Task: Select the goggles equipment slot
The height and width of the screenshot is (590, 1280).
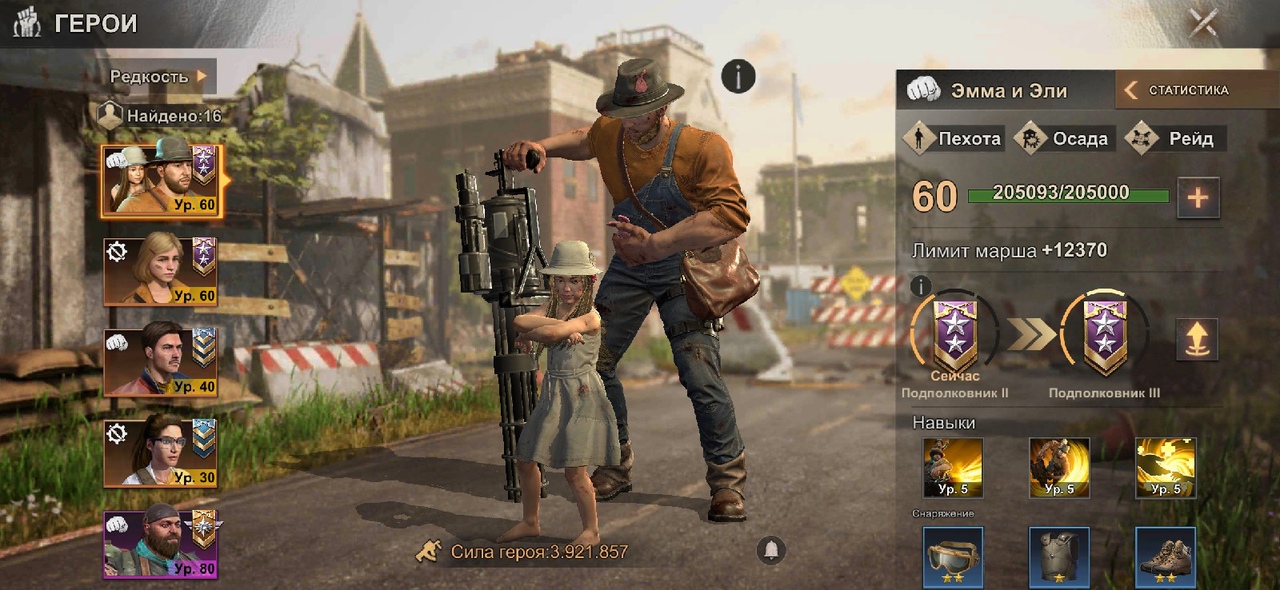Action: (952, 557)
